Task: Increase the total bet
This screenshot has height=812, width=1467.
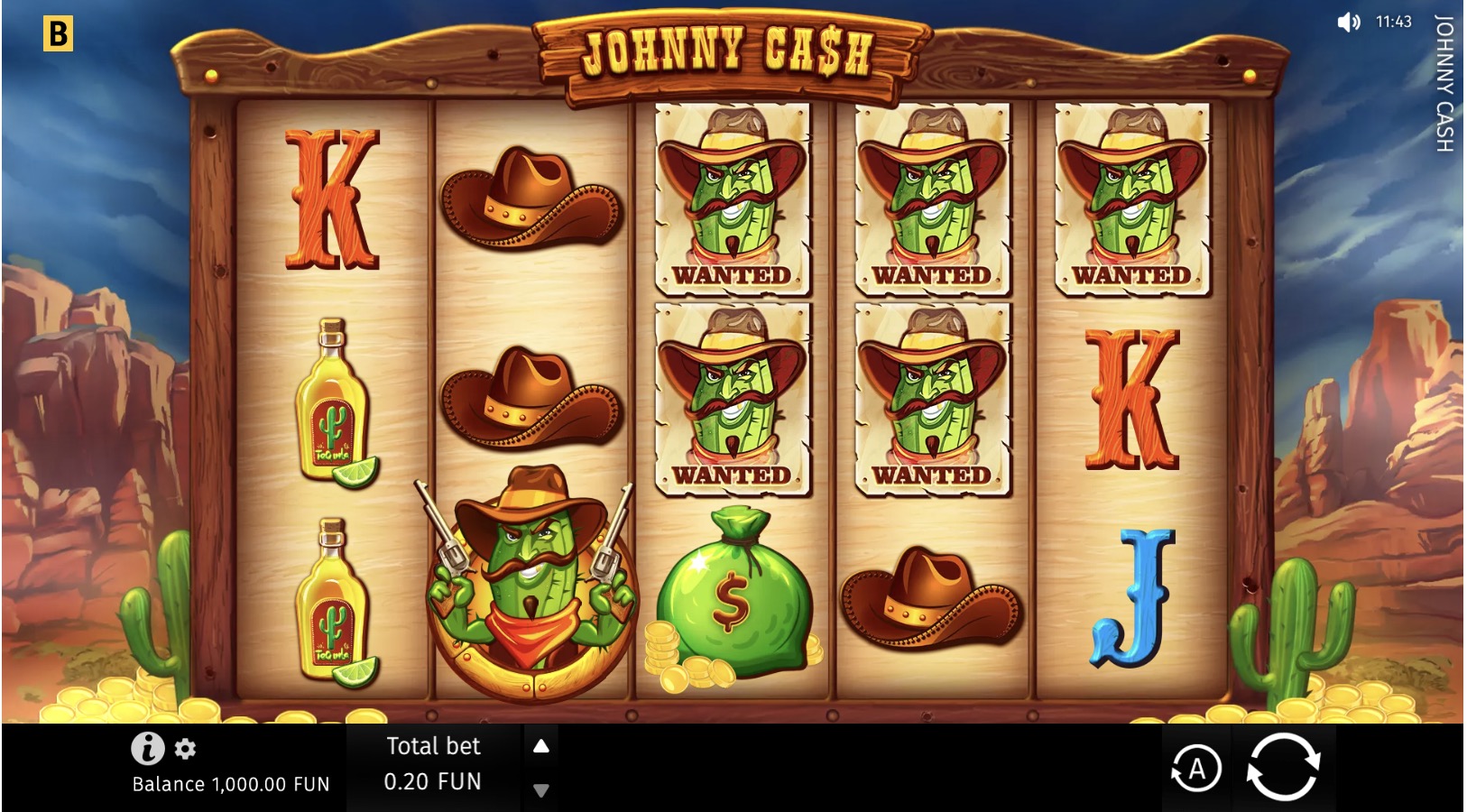Action: (541, 746)
